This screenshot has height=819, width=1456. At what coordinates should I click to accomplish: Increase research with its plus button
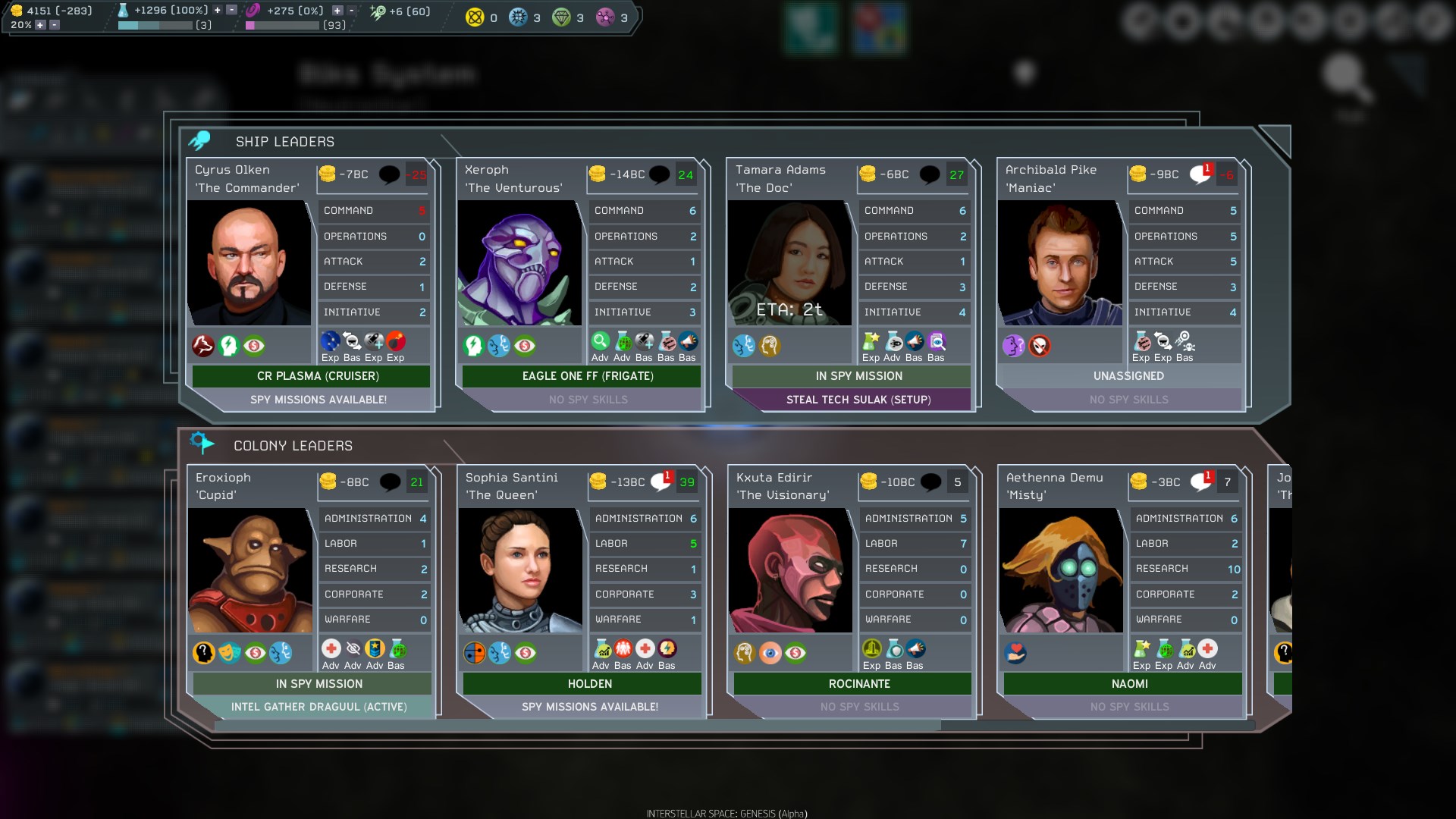coord(217,11)
